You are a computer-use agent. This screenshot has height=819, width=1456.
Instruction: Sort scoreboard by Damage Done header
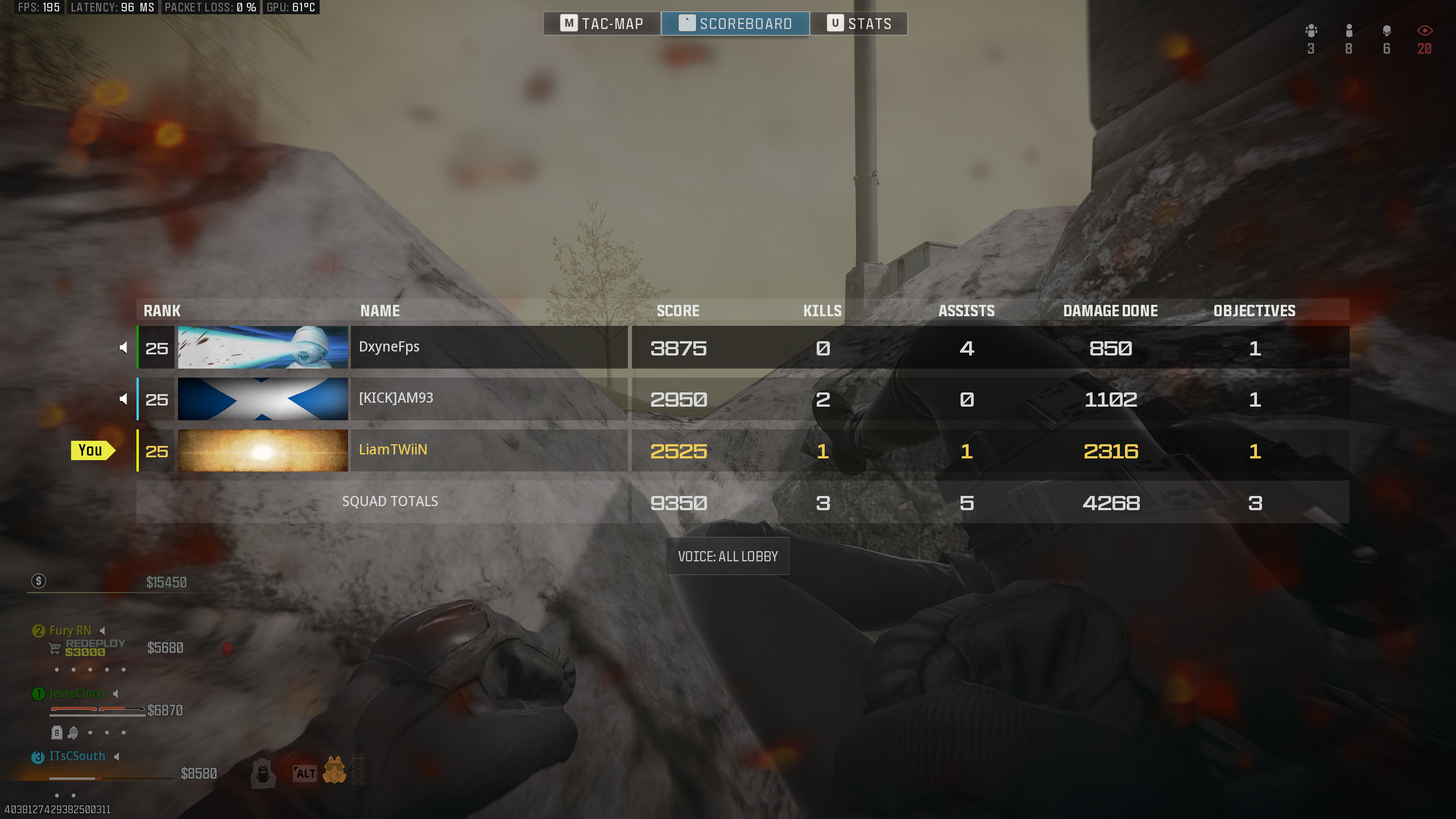[1110, 311]
